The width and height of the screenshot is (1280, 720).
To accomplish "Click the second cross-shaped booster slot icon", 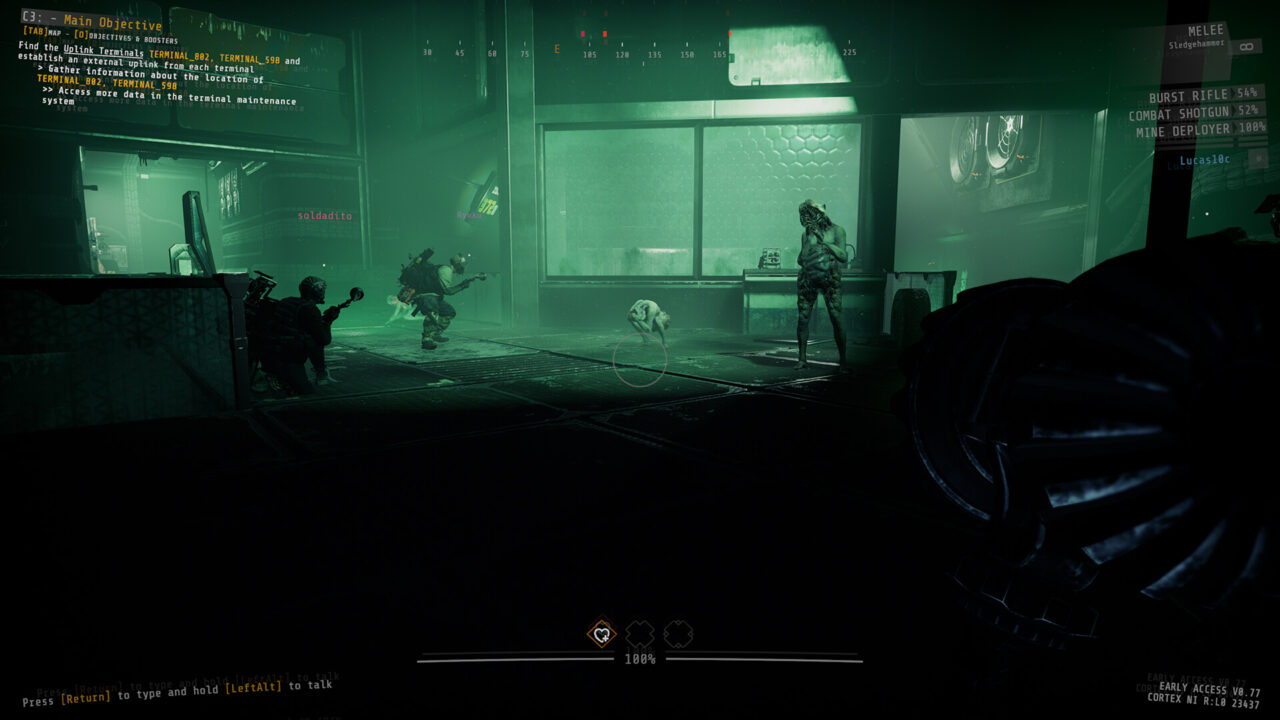I will (x=681, y=635).
